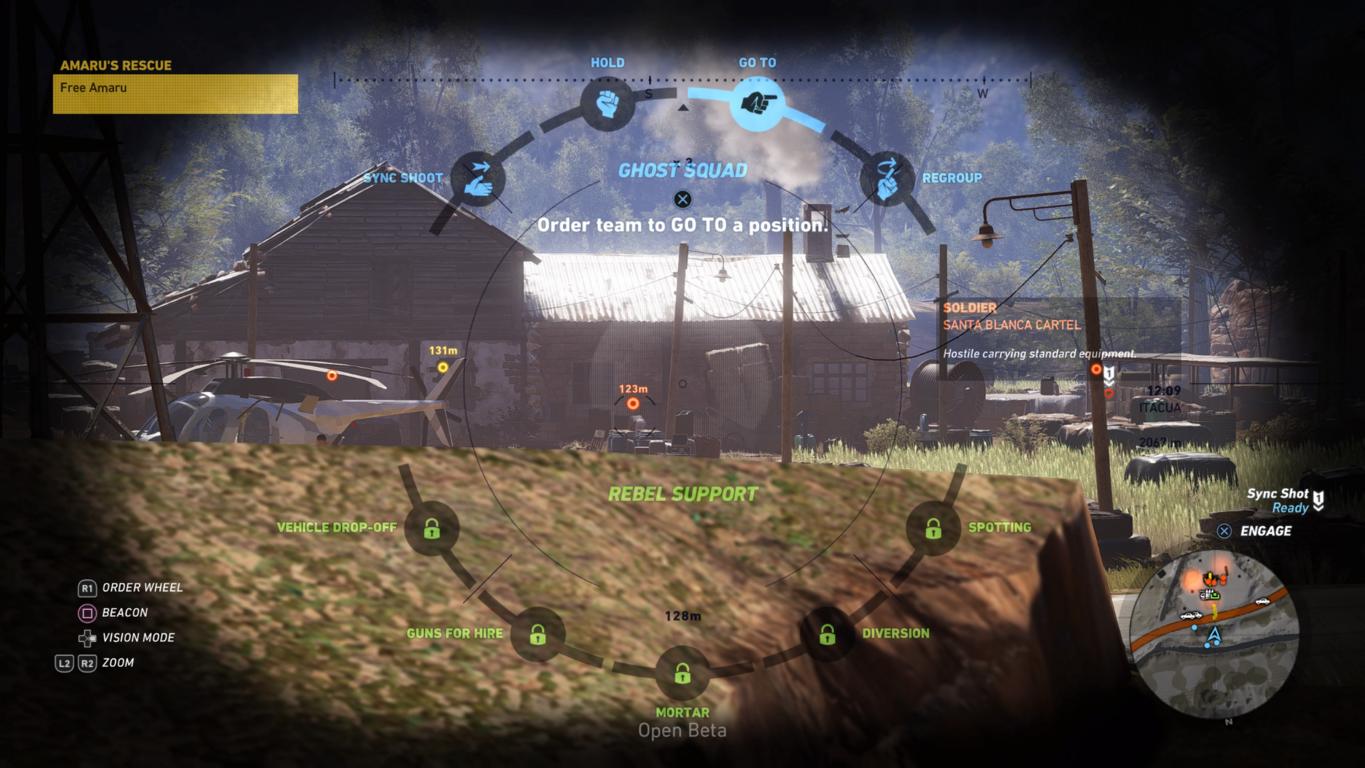This screenshot has height=768, width=1365.
Task: Open the Amaru's Rescue mission tracker
Action: click(x=175, y=86)
